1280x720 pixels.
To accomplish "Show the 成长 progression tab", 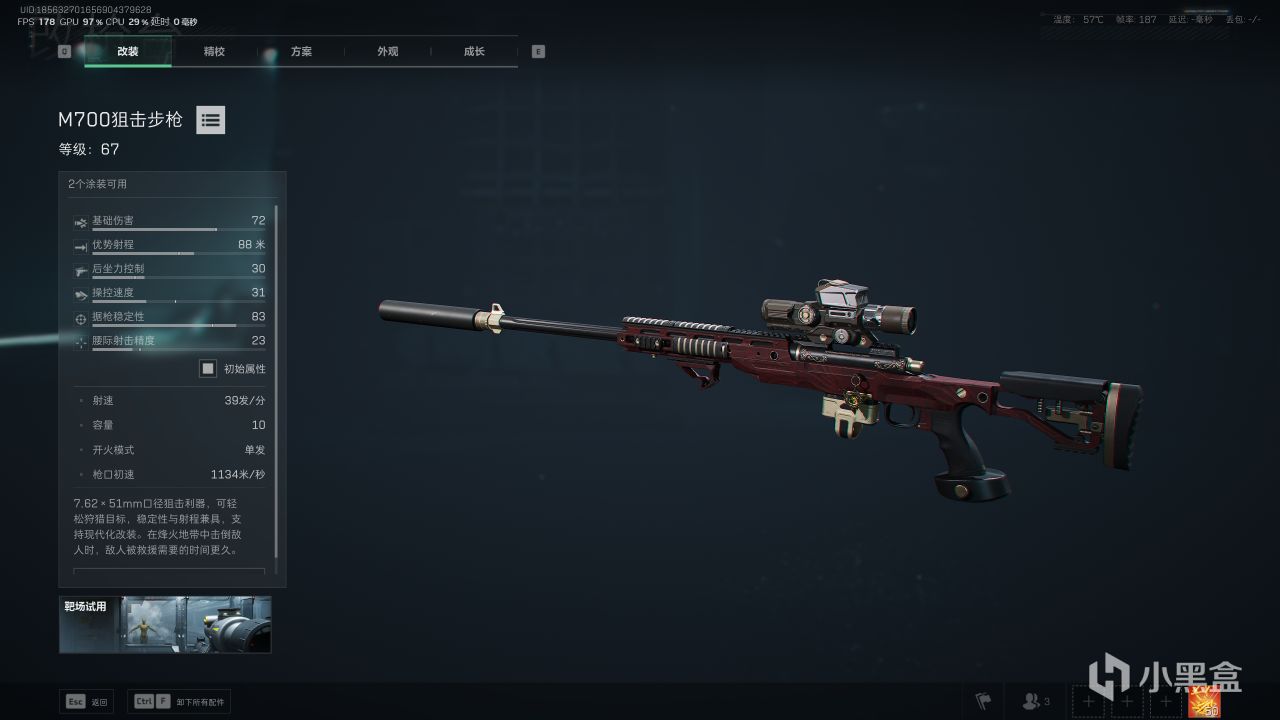I will click(474, 51).
